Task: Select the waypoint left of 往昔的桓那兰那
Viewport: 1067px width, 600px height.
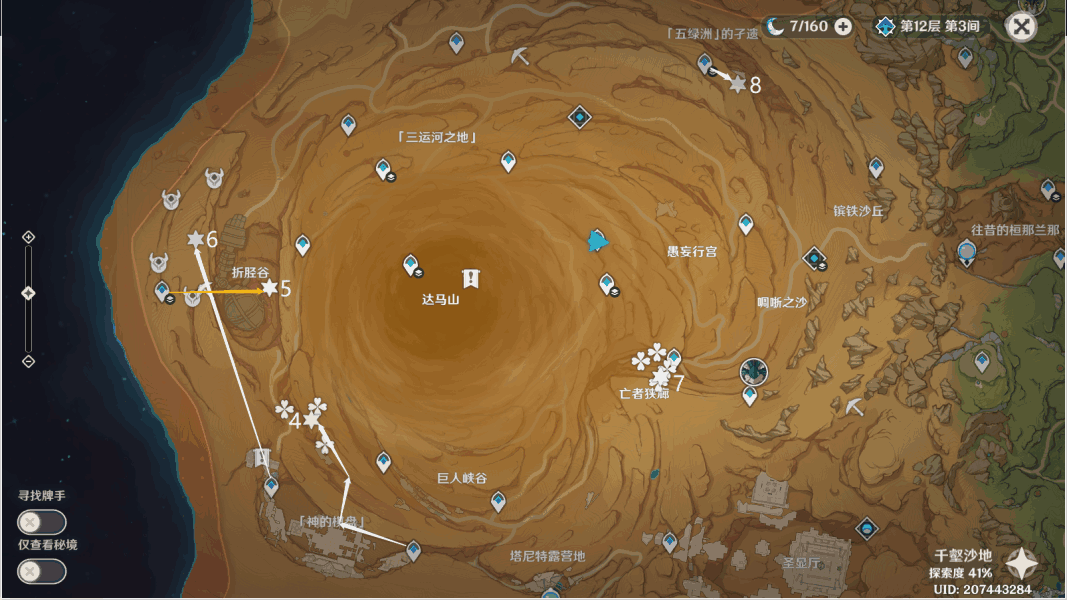Action: tap(966, 252)
